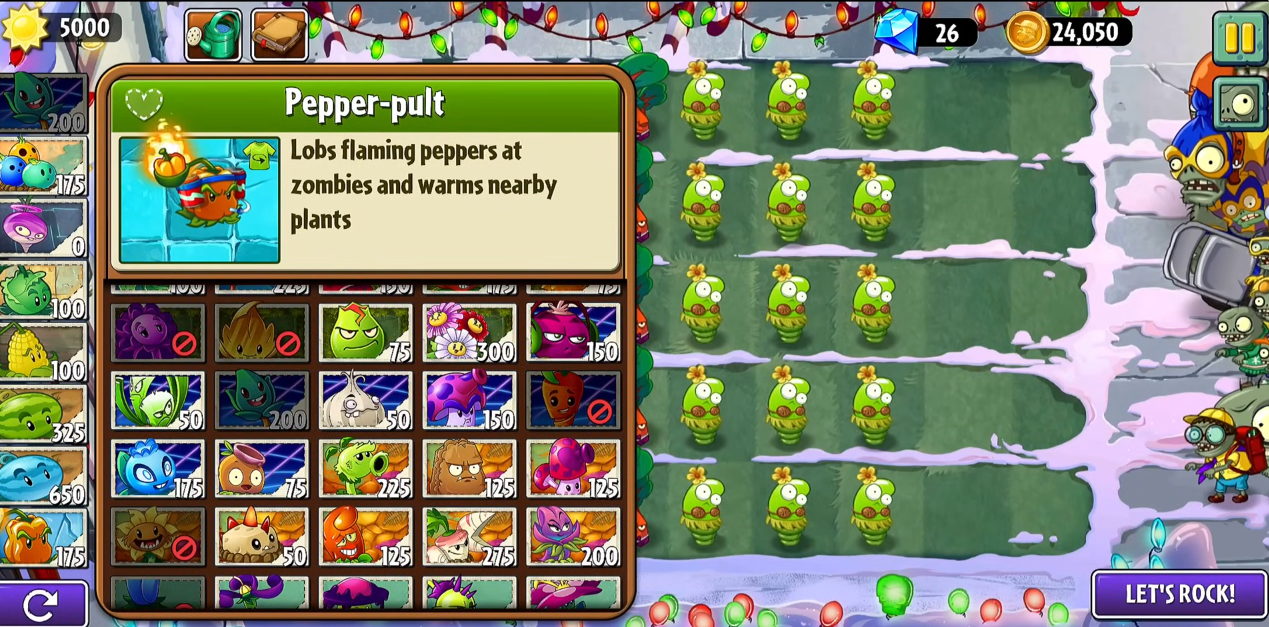Viewport: 1269px width, 627px height.
Task: Pick the Primal Wall-nut seed packet
Action: pyautogui.click(x=469, y=468)
